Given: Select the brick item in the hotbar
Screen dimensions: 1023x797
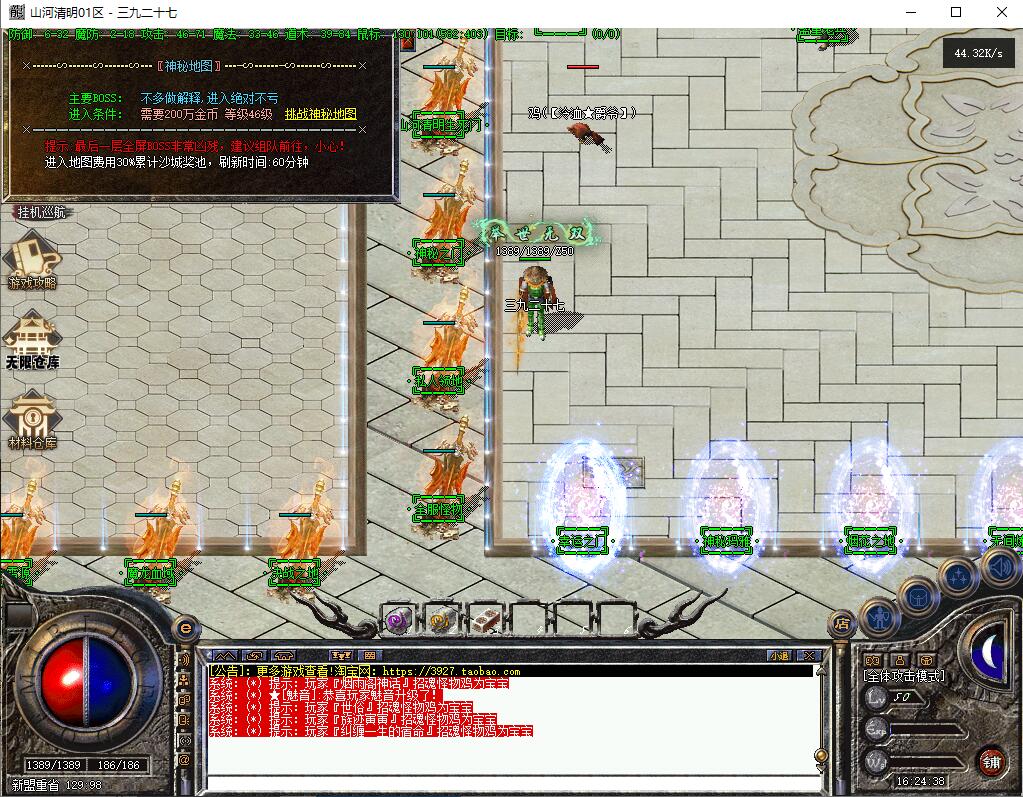Looking at the screenshot, I should click(485, 621).
